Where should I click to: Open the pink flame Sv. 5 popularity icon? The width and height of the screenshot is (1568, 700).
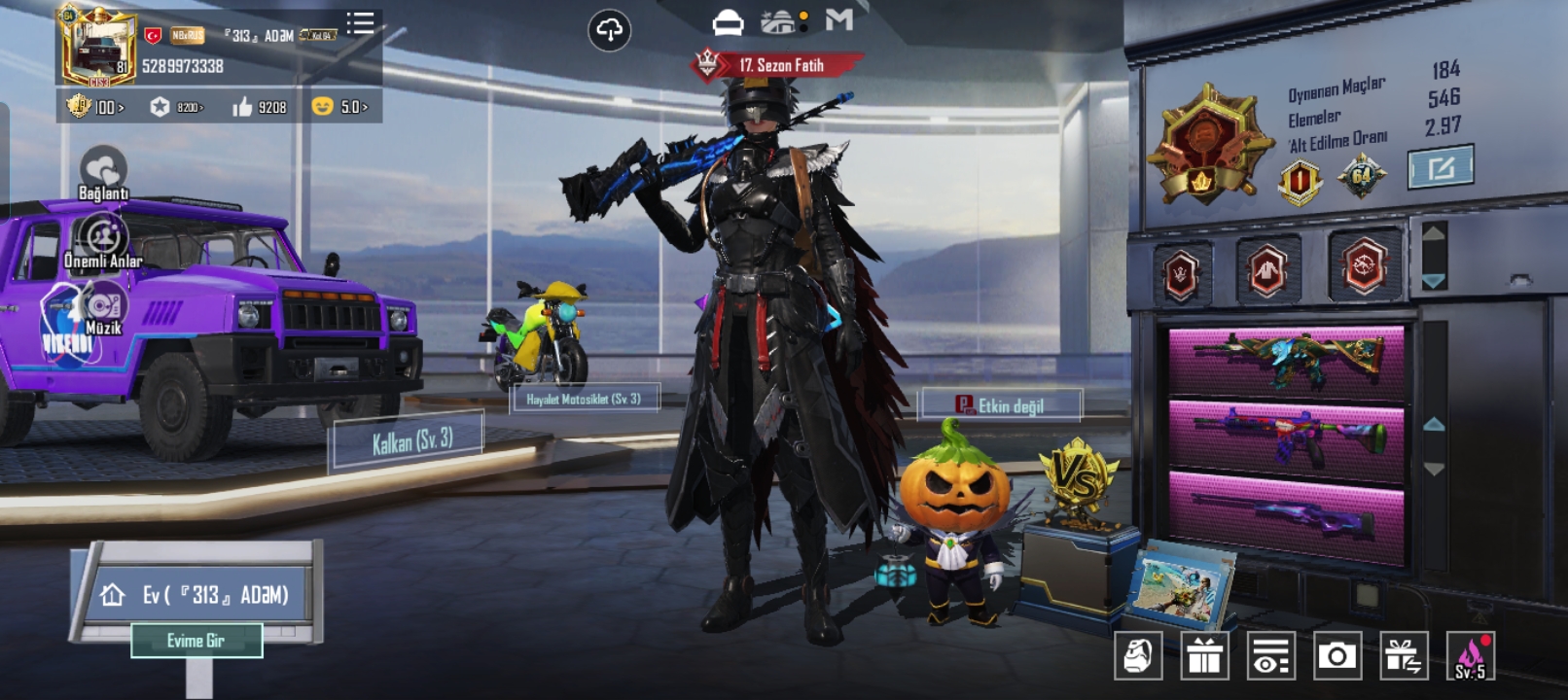tap(1469, 656)
